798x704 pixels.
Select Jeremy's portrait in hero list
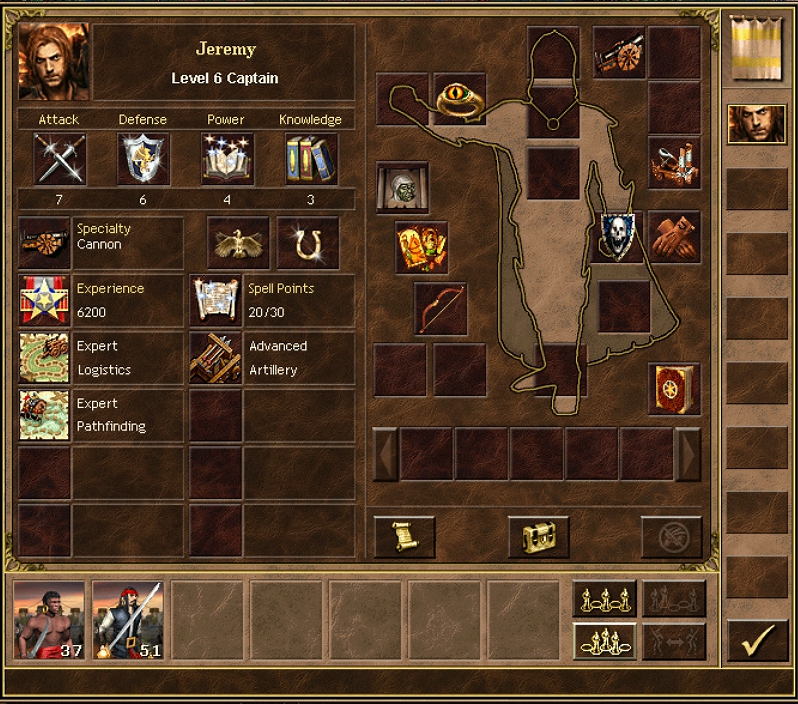[x=756, y=124]
